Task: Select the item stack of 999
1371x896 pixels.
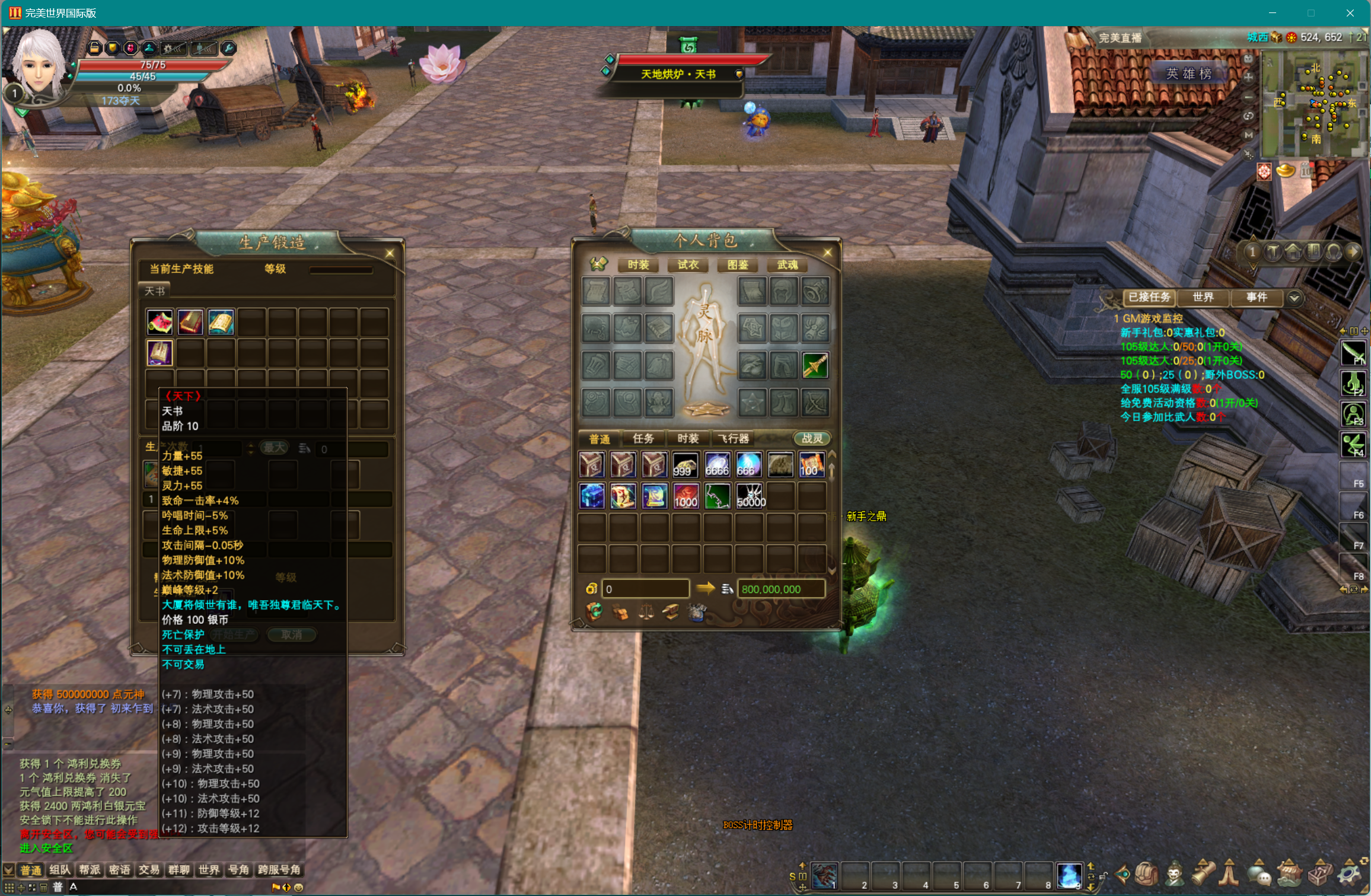Action: (685, 465)
